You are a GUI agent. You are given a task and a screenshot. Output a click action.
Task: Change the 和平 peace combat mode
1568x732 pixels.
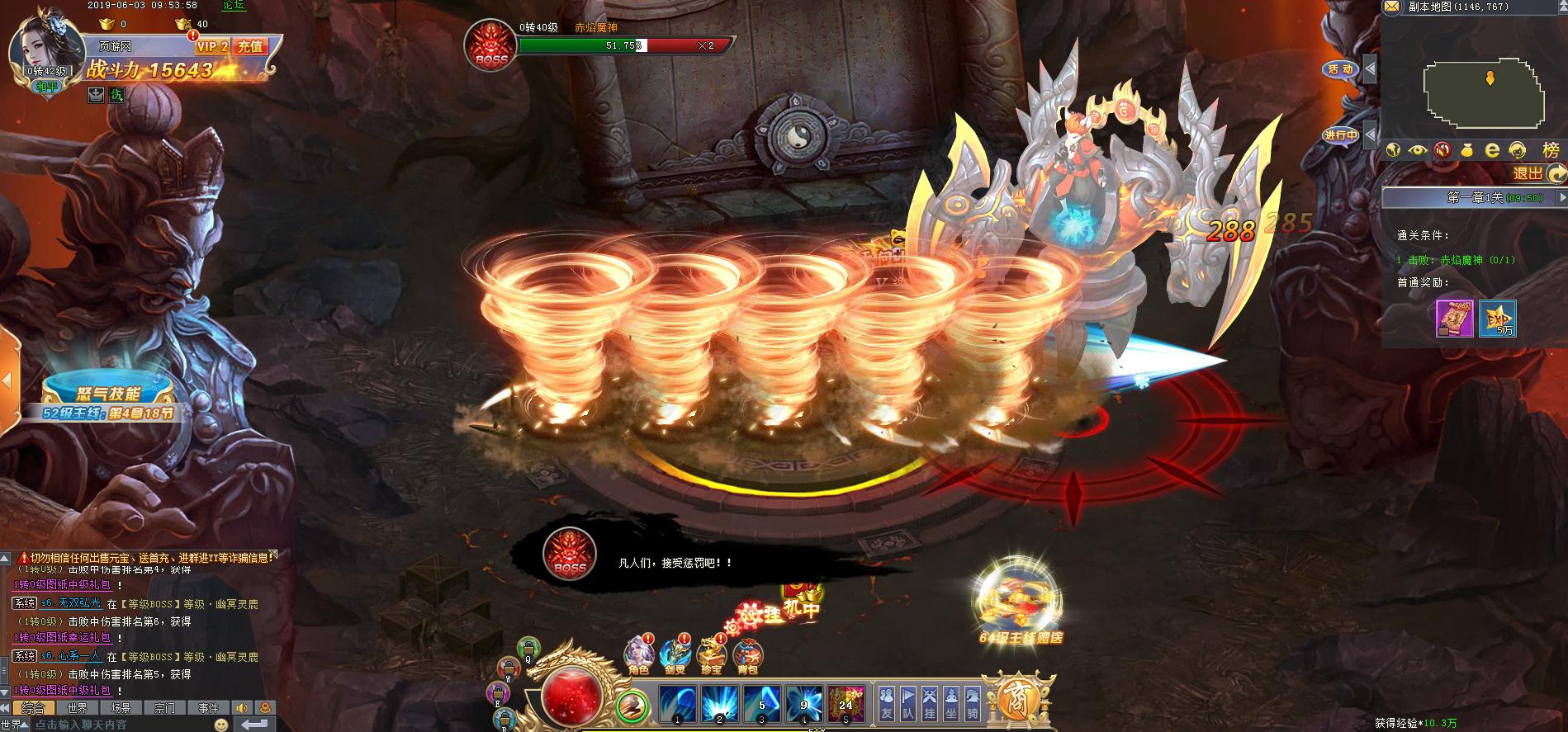pyautogui.click(x=47, y=85)
